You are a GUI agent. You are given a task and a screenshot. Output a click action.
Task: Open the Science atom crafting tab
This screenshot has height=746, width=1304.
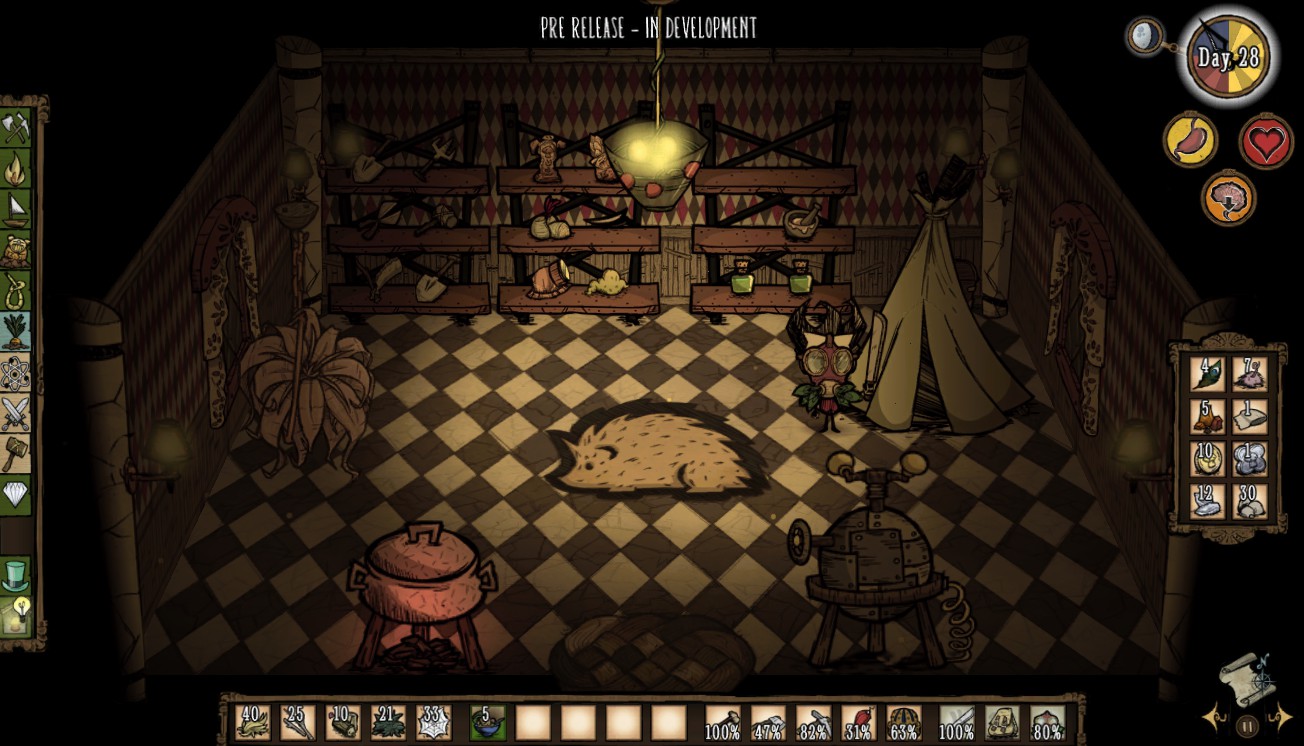(x=15, y=373)
